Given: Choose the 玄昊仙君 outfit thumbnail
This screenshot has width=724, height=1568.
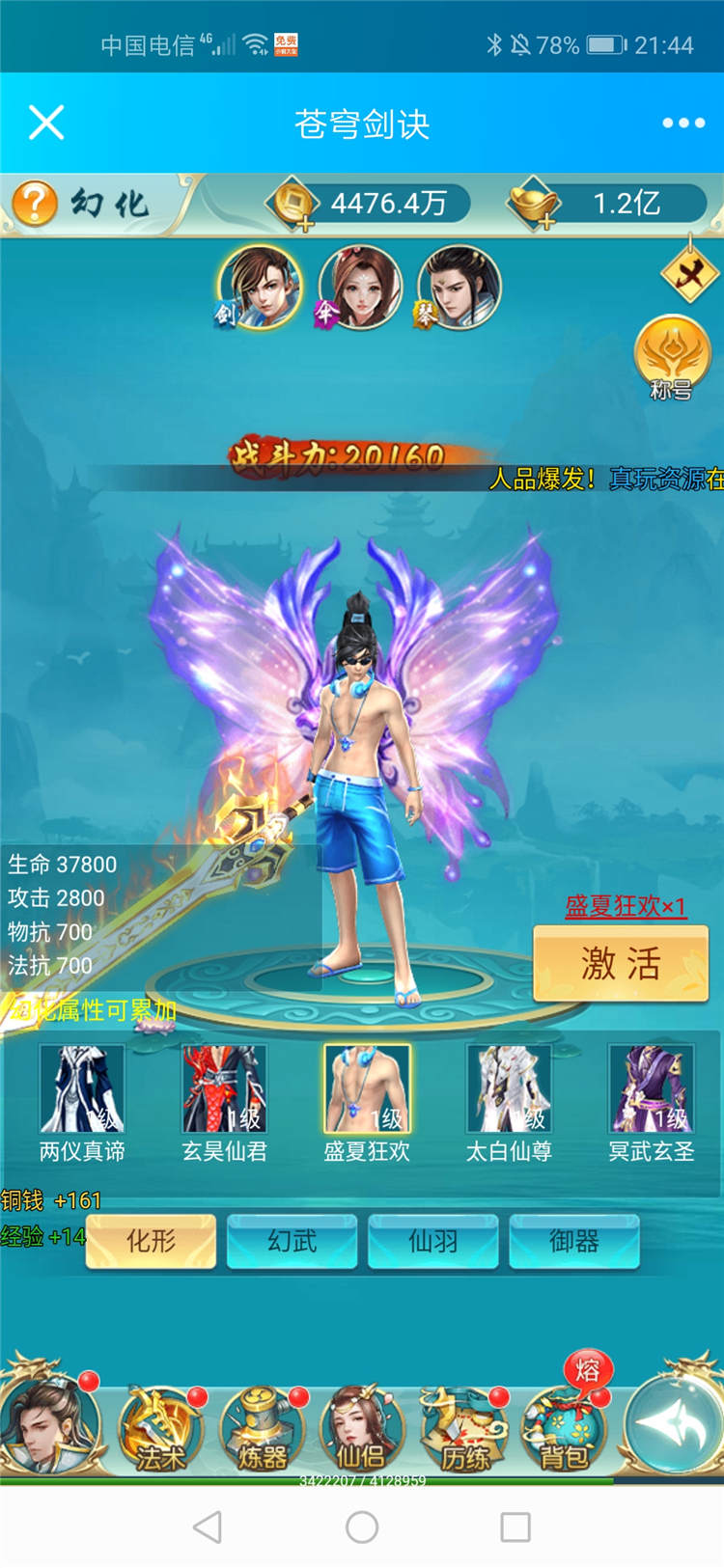Looking at the screenshot, I should 224,1088.
